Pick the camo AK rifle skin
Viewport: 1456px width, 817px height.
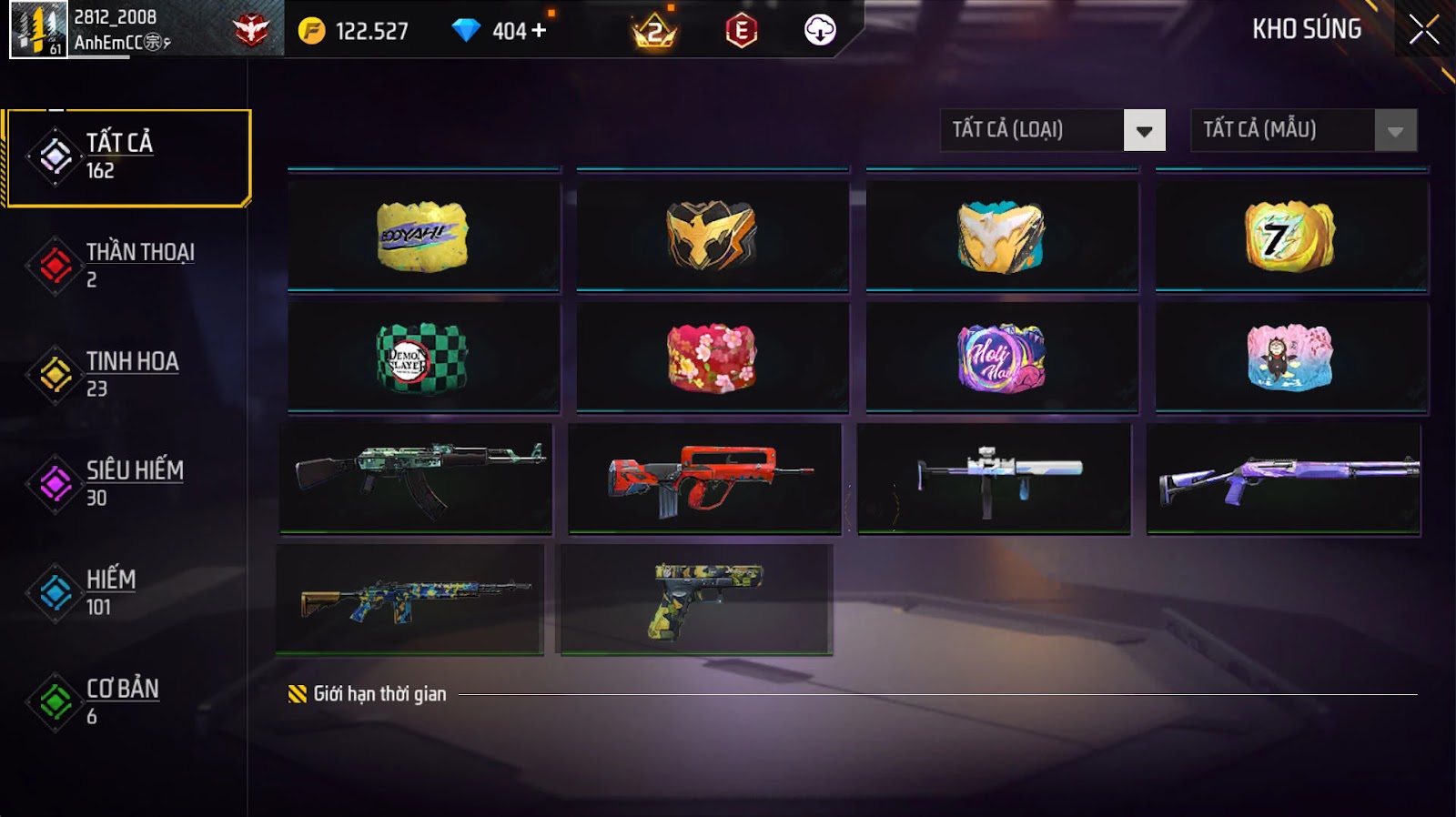(x=416, y=478)
